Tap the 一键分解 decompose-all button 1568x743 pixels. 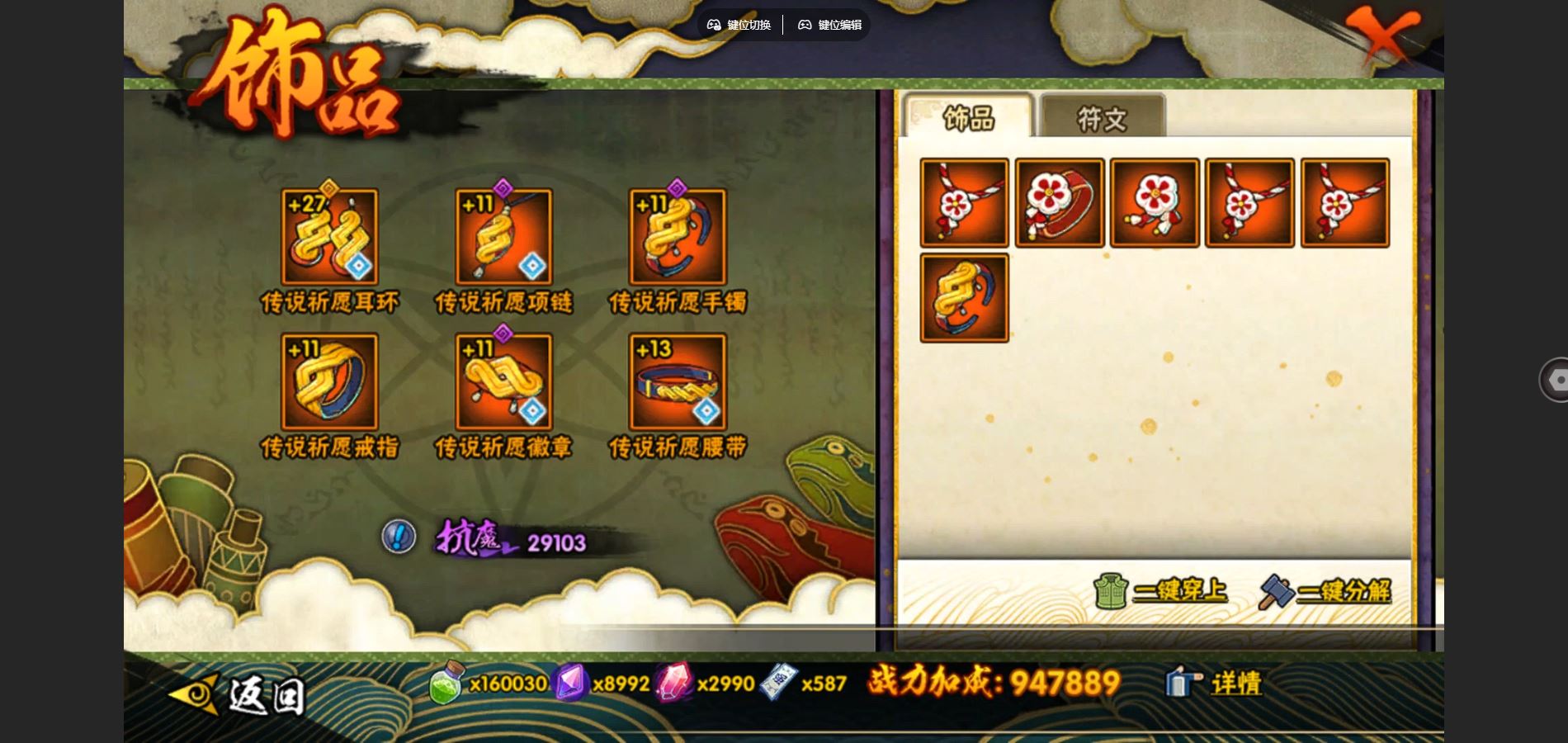(1325, 591)
